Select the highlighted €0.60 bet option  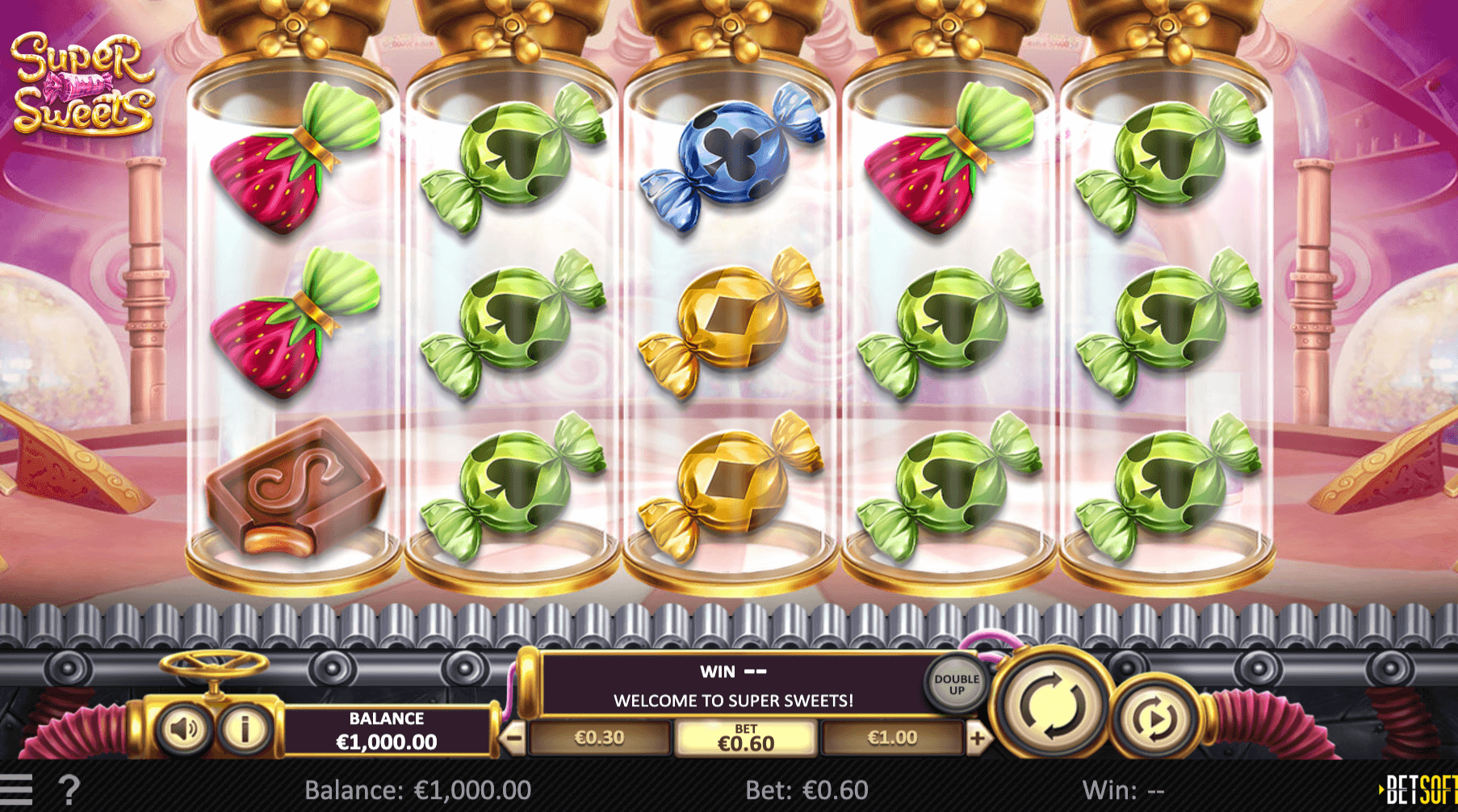click(x=746, y=739)
